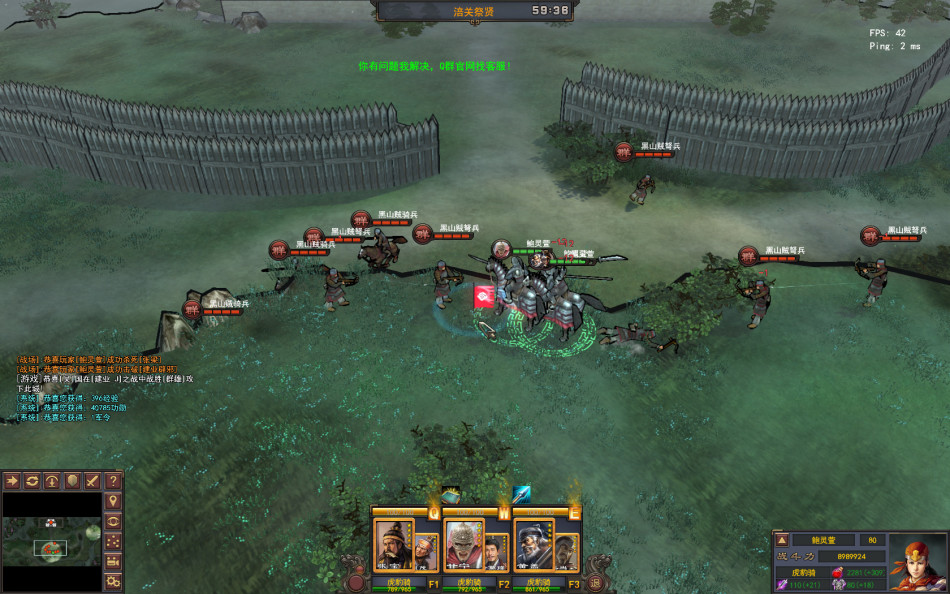This screenshot has width=950, height=594.
Task: Click the shield icon button
Action: [73, 481]
